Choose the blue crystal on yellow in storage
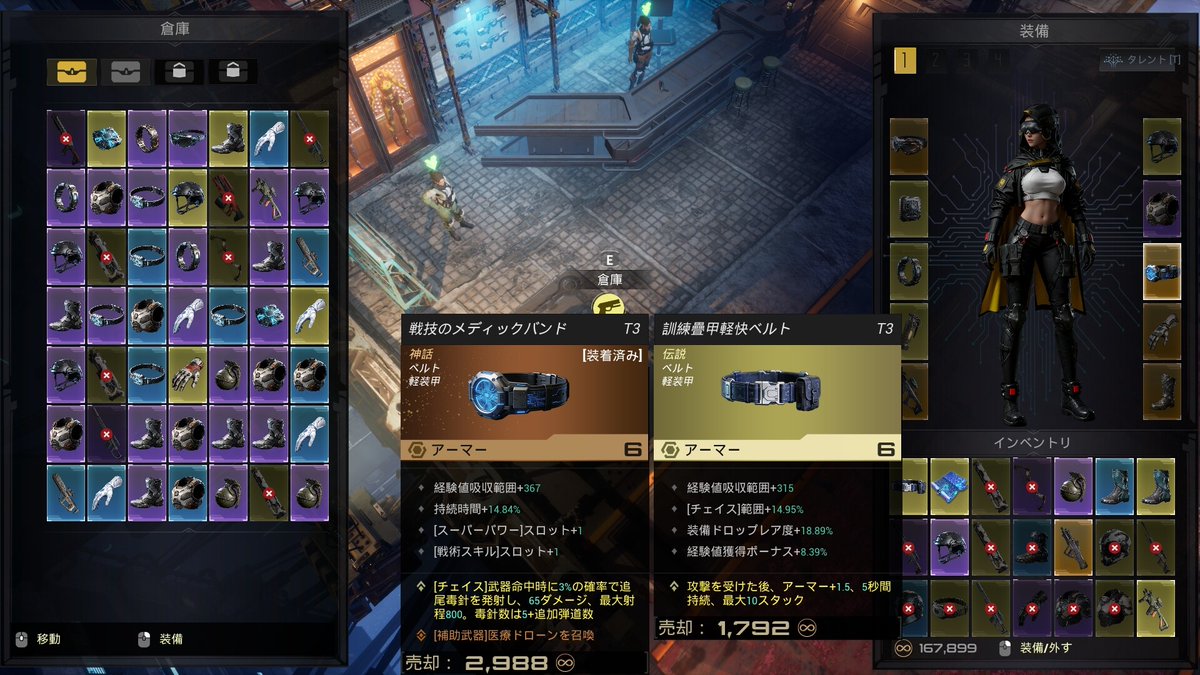 [106, 138]
